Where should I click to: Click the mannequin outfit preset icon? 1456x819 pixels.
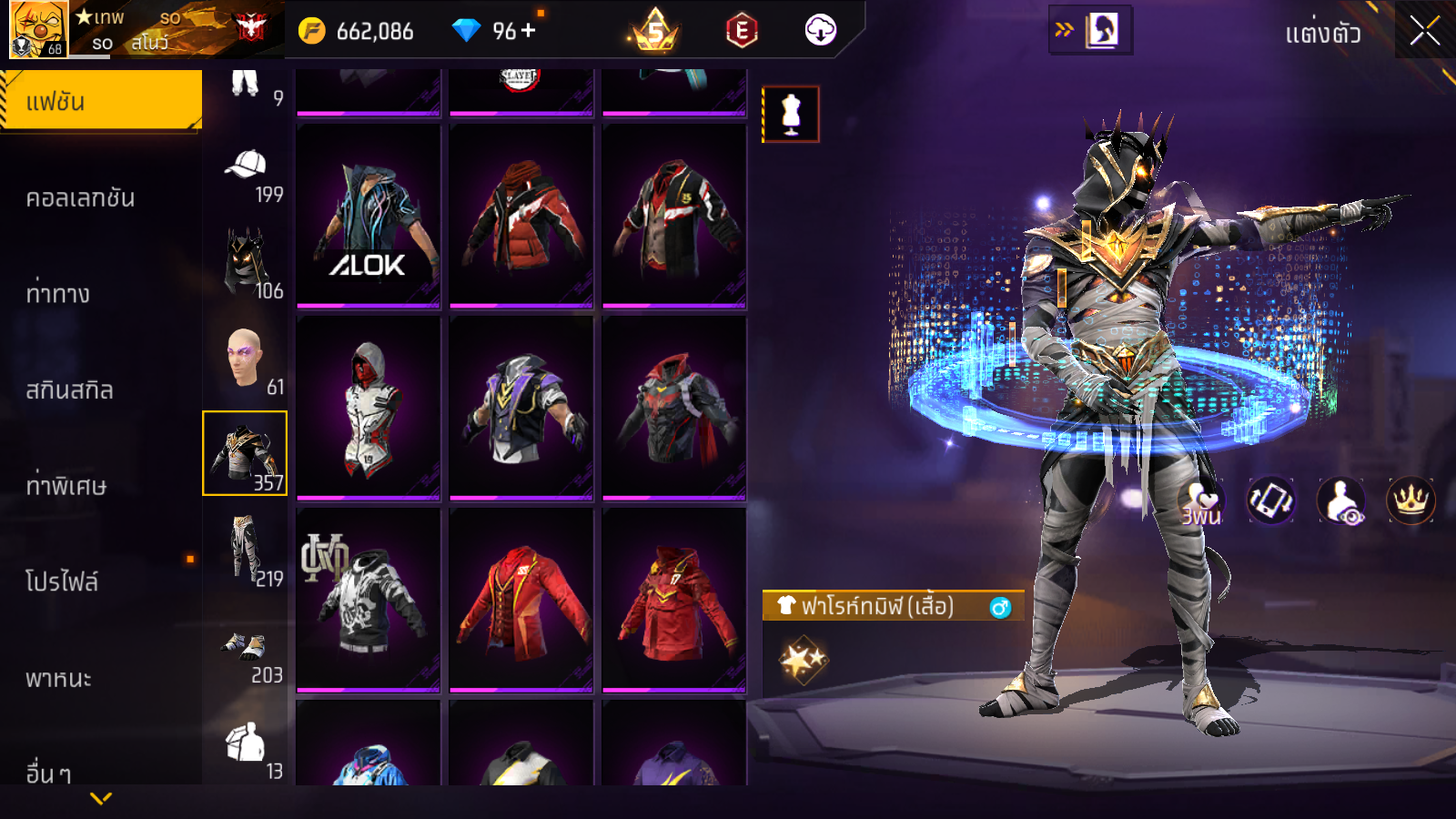(791, 115)
